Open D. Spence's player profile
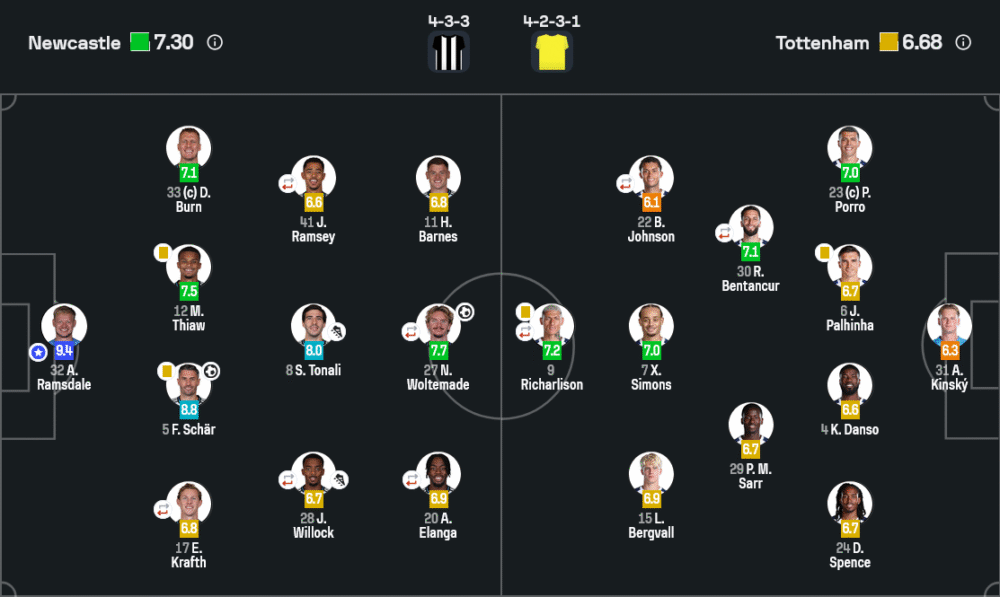Viewport: 1000px width, 597px height. point(850,504)
